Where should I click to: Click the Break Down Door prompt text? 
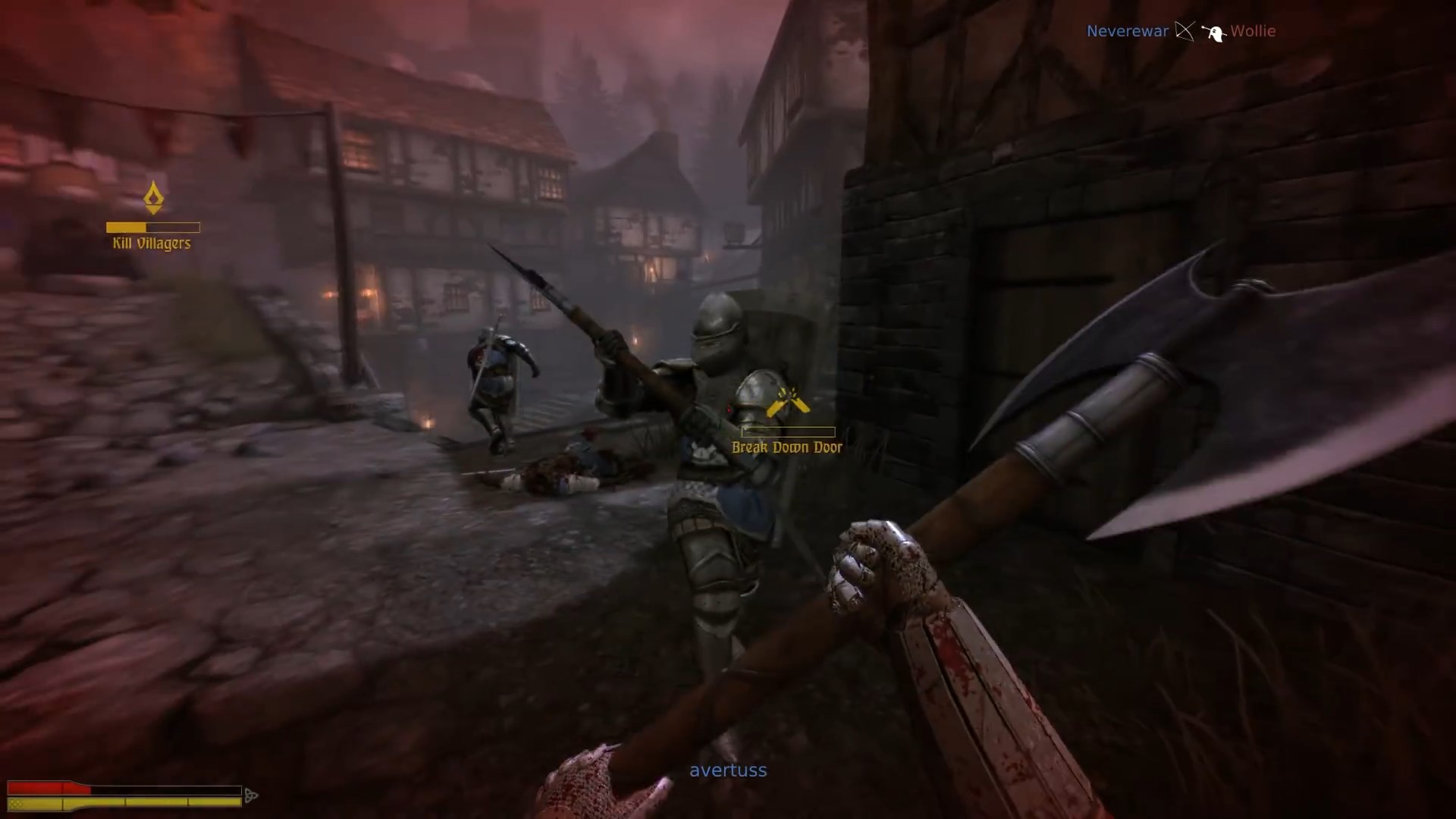pyautogui.click(x=786, y=447)
